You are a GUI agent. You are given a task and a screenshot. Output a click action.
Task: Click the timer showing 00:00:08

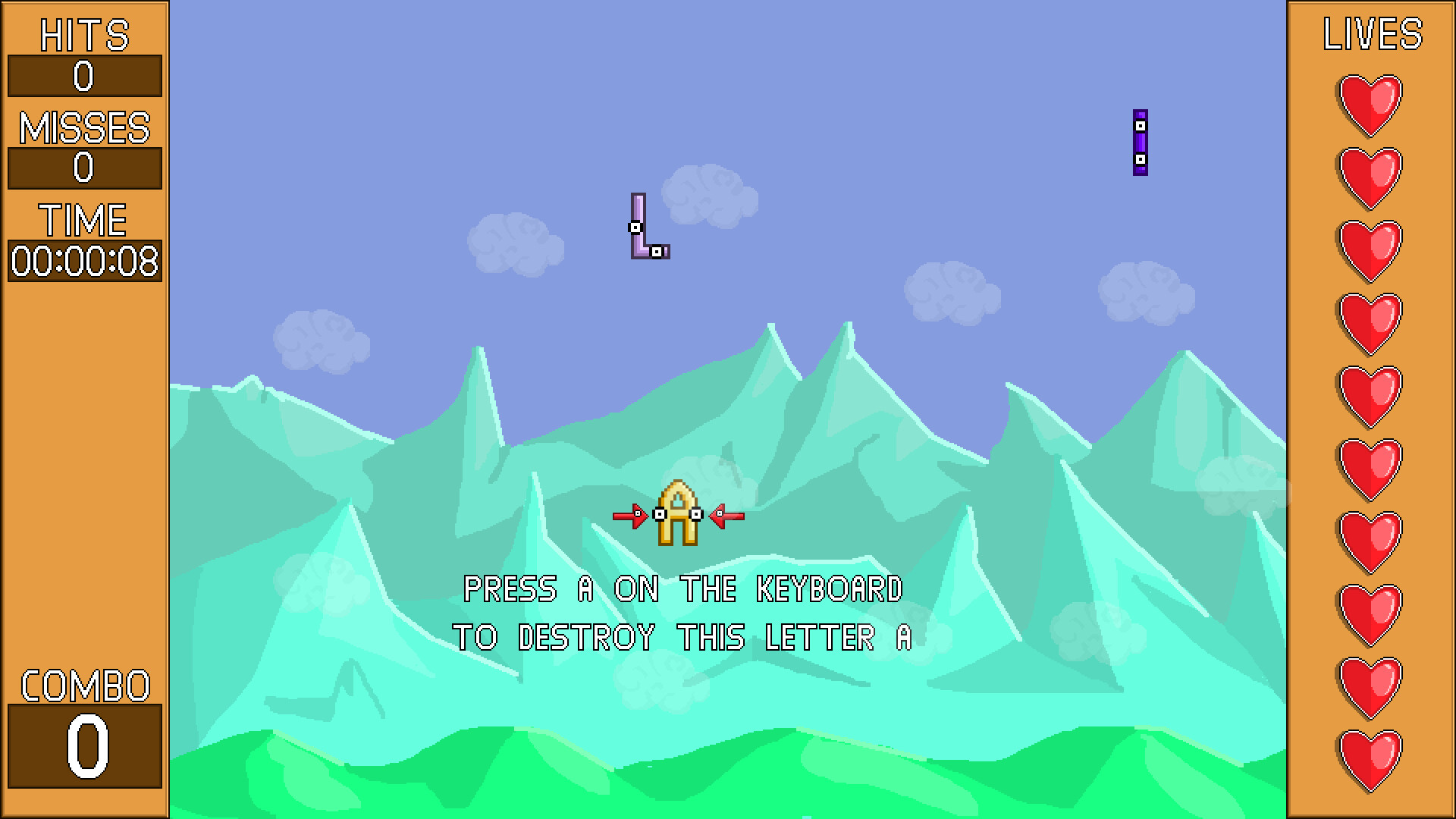pos(83,261)
